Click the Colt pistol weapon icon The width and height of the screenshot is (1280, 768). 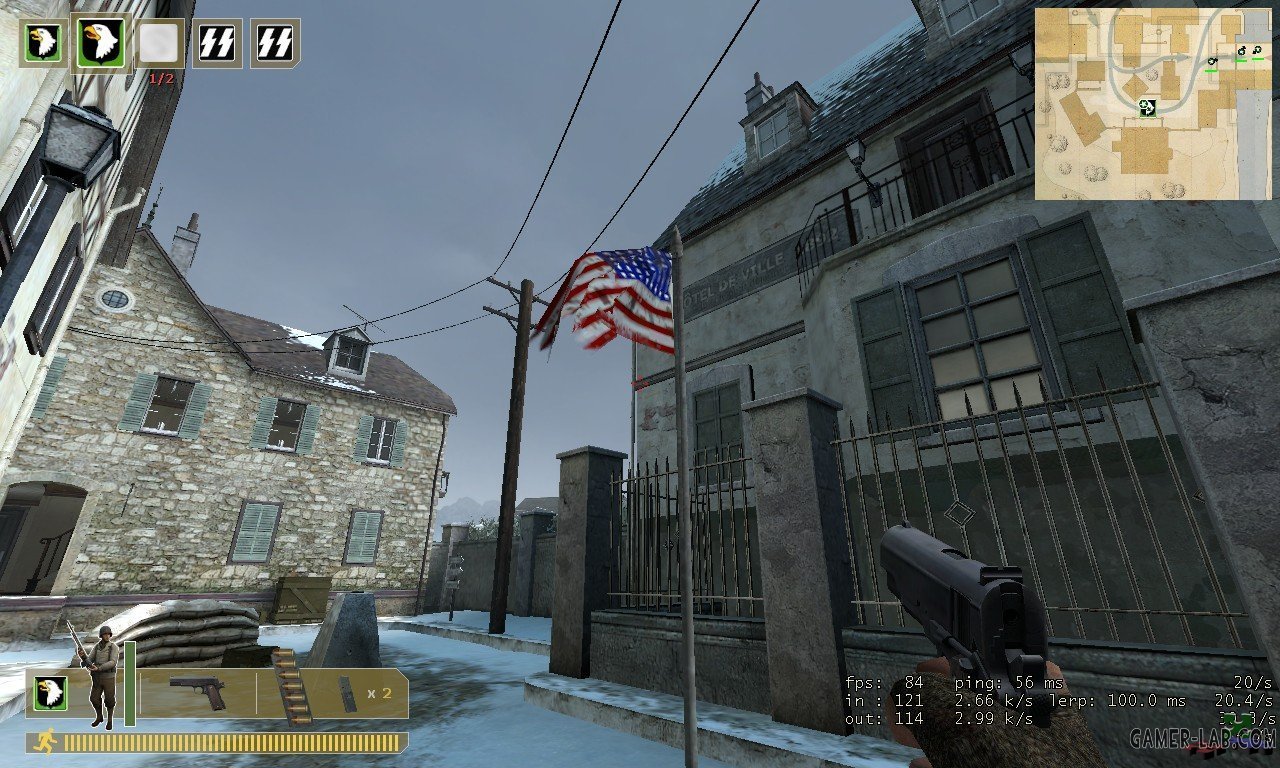pos(197,693)
